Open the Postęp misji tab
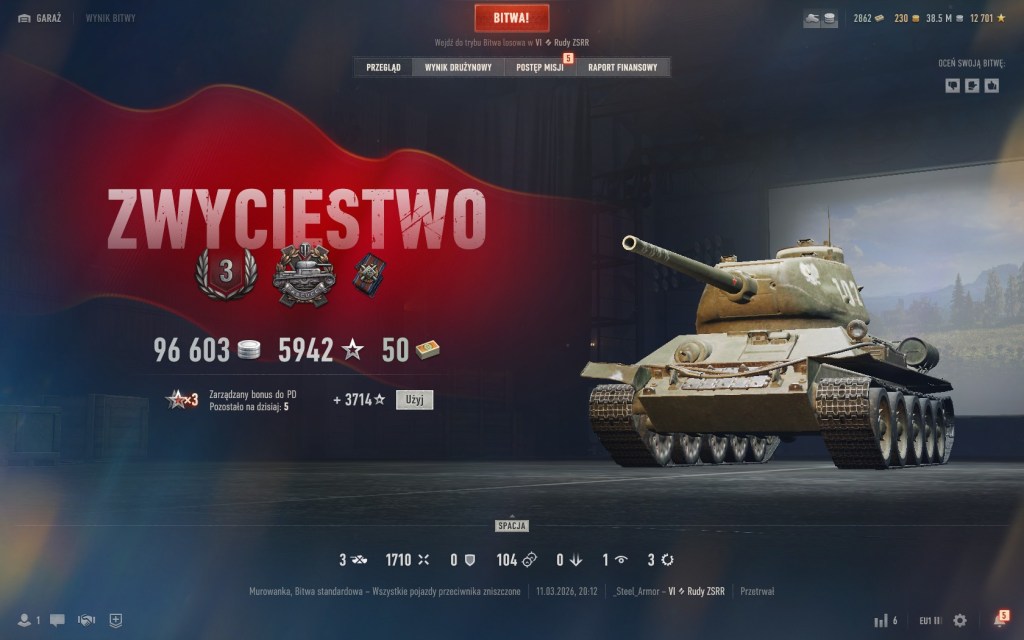The height and width of the screenshot is (640, 1024). click(540, 68)
